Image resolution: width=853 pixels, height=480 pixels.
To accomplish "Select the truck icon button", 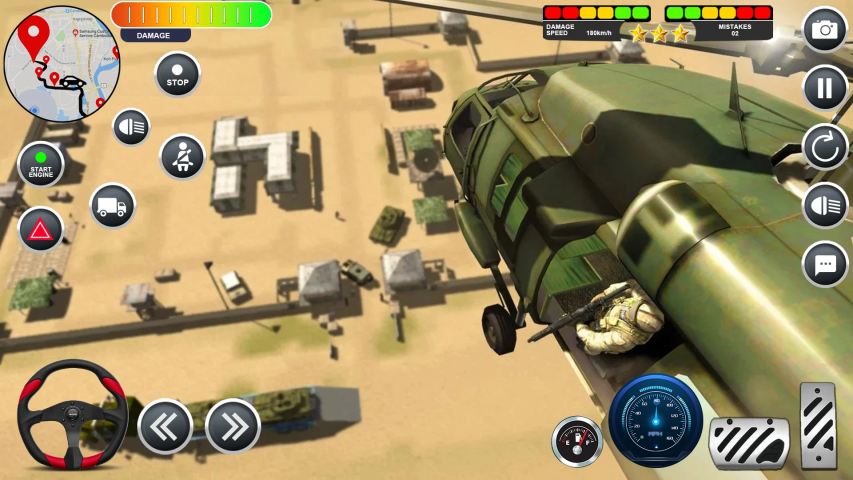I will [x=112, y=206].
